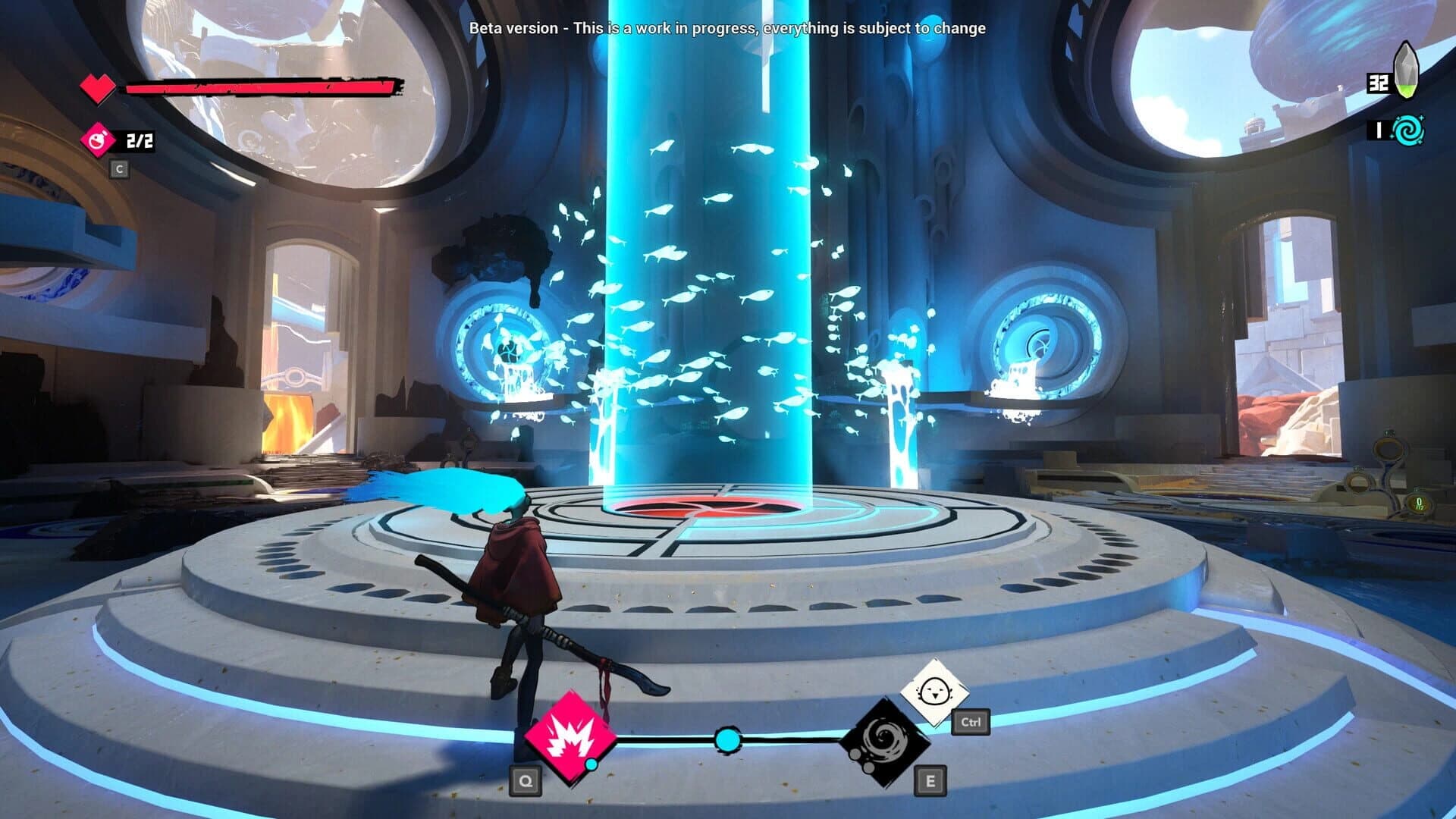
Task: Click the red health bar
Action: coord(262,86)
